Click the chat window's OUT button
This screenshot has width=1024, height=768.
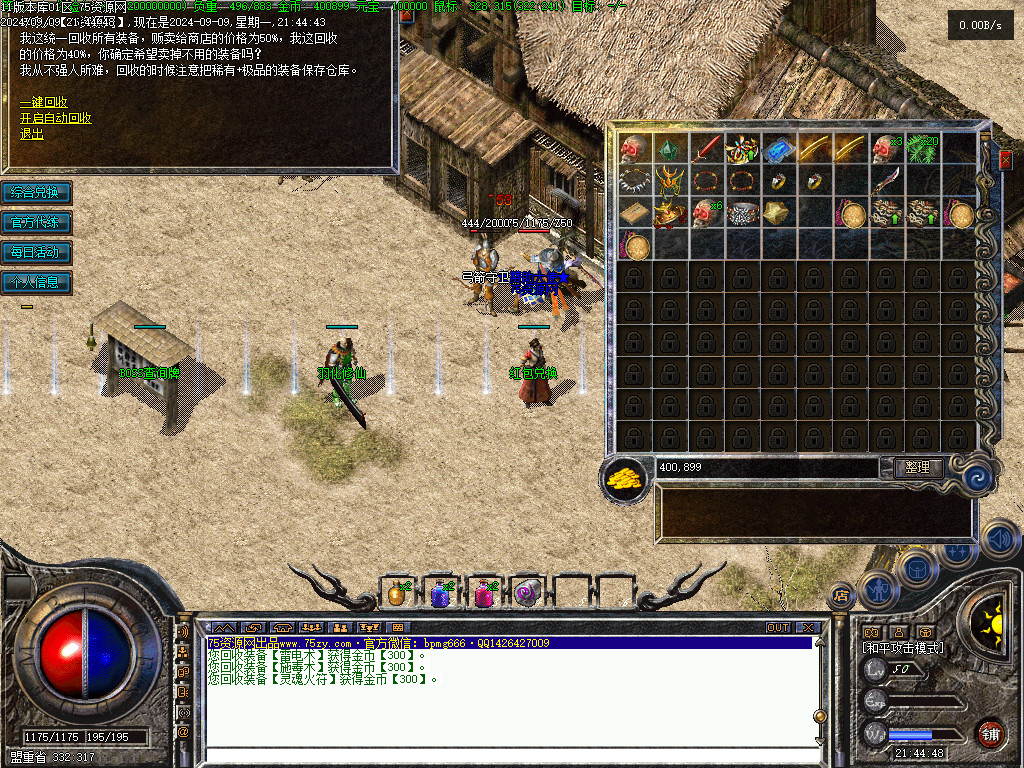778,628
